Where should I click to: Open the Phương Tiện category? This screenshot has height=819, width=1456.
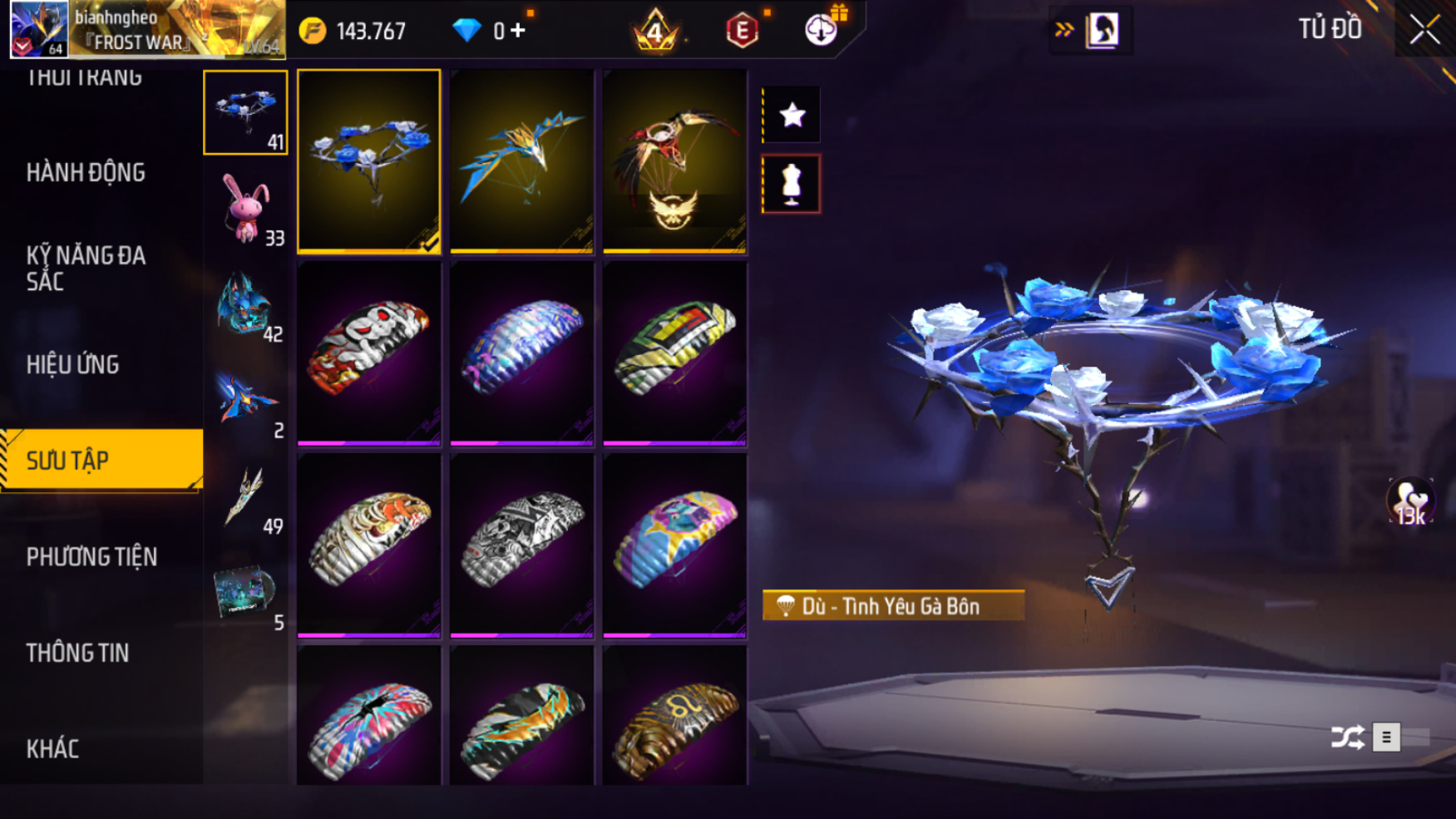[91, 556]
